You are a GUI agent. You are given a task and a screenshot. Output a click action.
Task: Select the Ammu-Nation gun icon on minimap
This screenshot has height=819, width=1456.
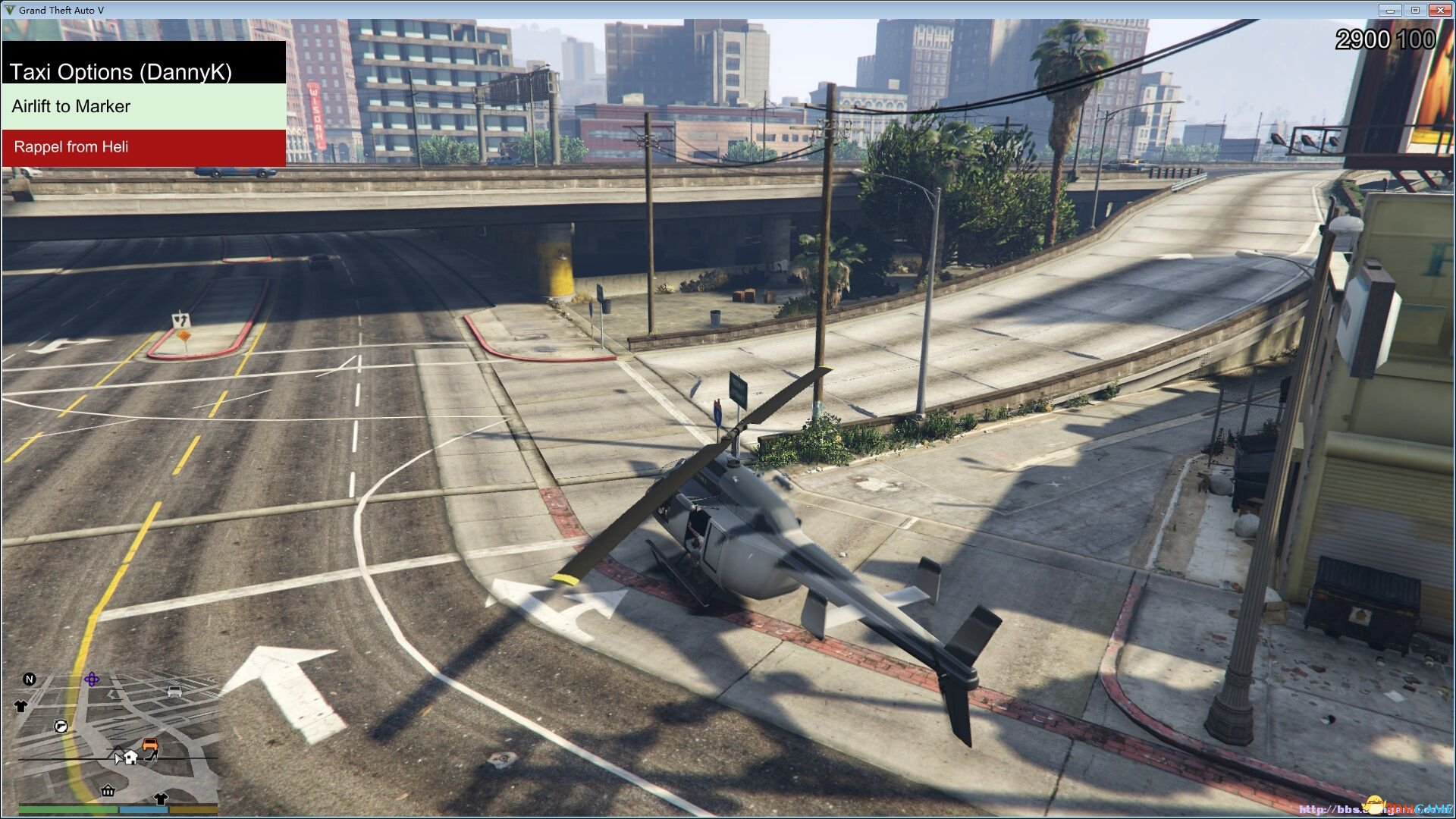(x=61, y=726)
